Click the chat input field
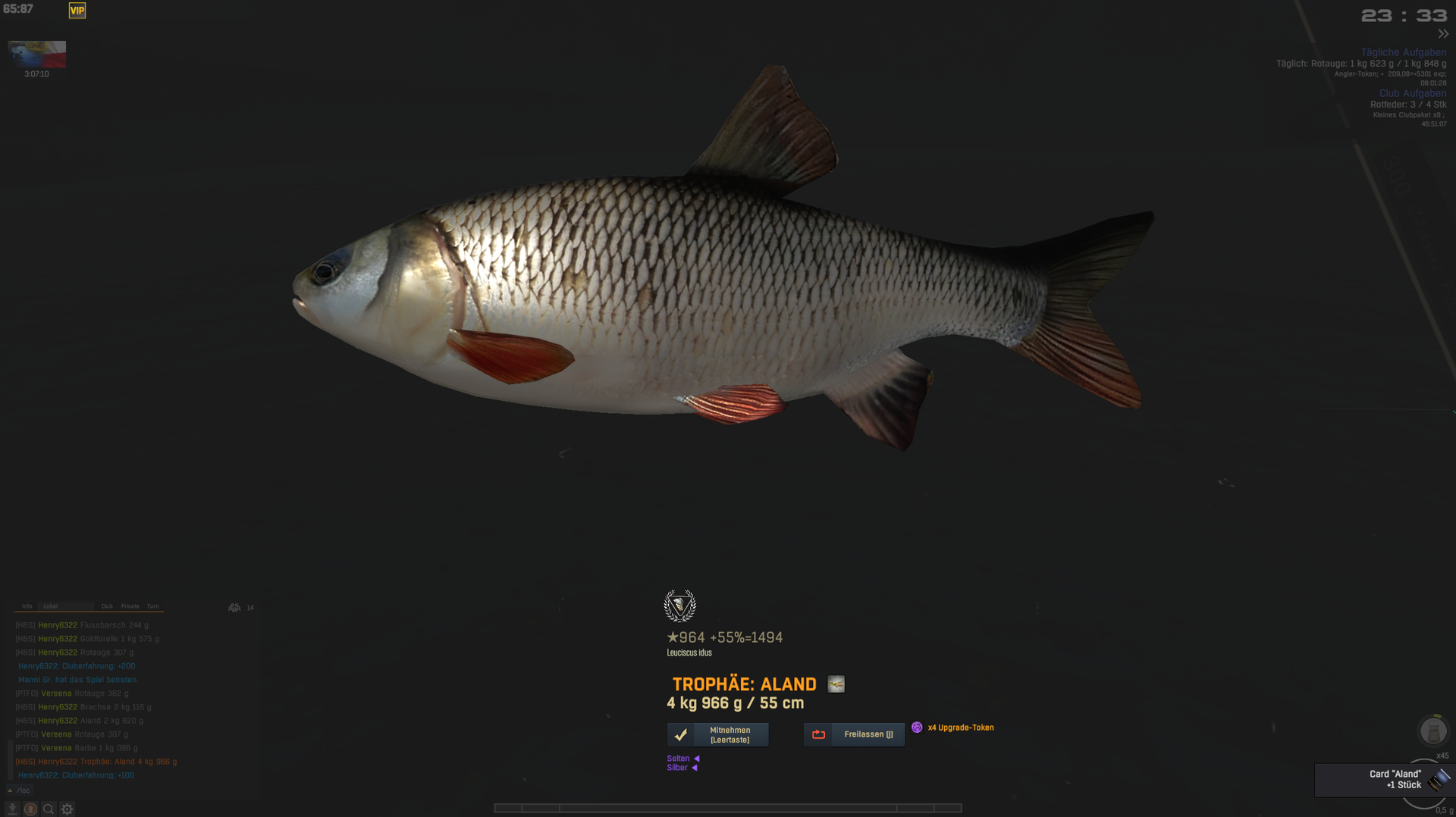 [x=136, y=790]
